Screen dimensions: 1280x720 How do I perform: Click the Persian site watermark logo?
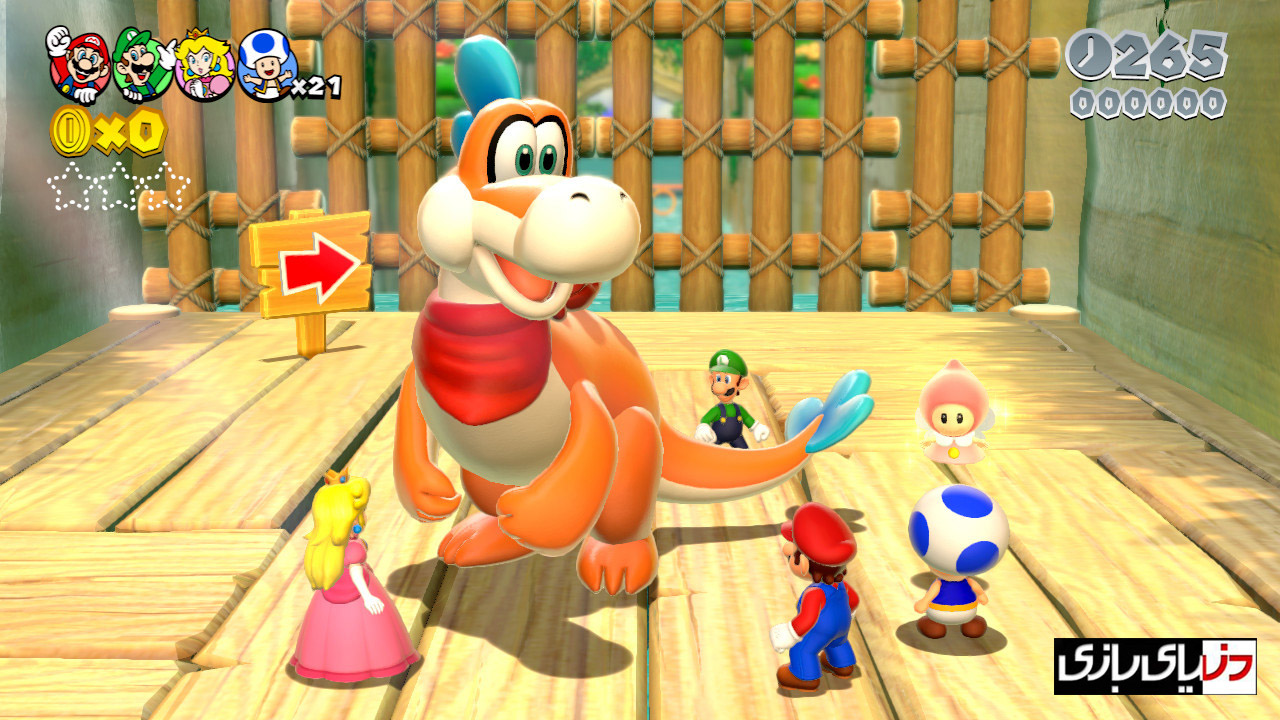(x=1154, y=666)
